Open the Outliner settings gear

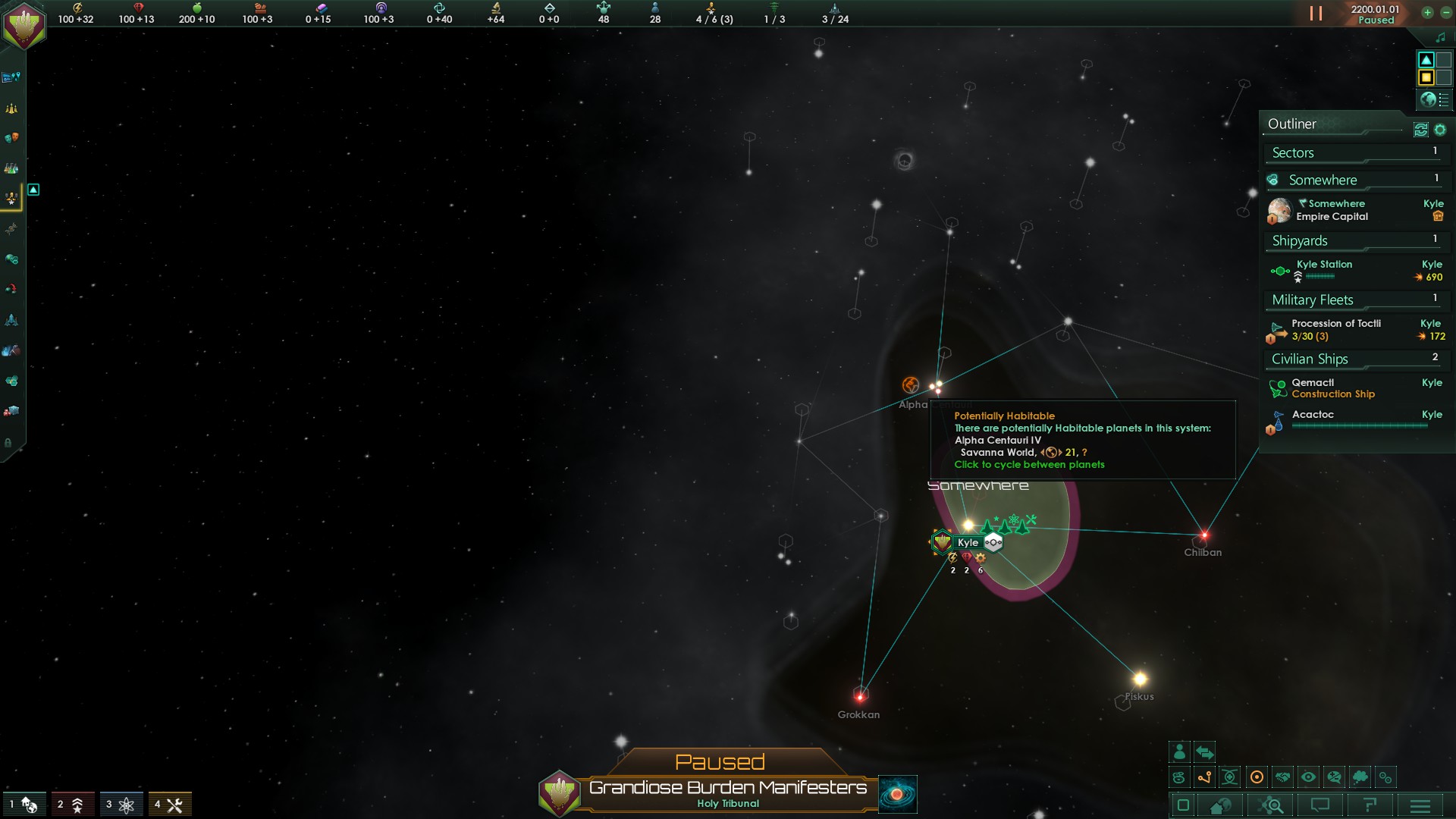[1440, 130]
